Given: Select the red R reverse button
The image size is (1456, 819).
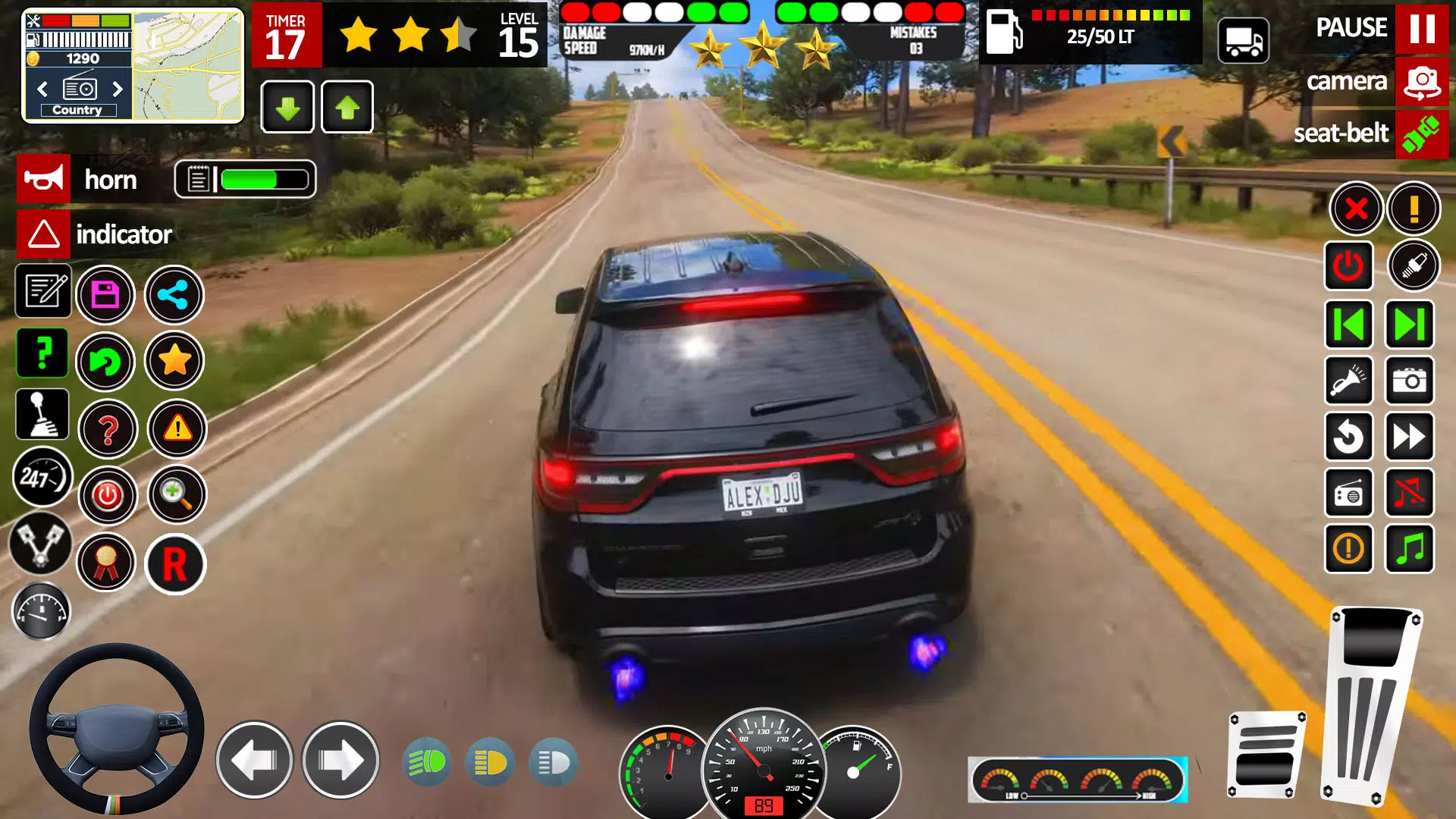Looking at the screenshot, I should pos(174,564).
